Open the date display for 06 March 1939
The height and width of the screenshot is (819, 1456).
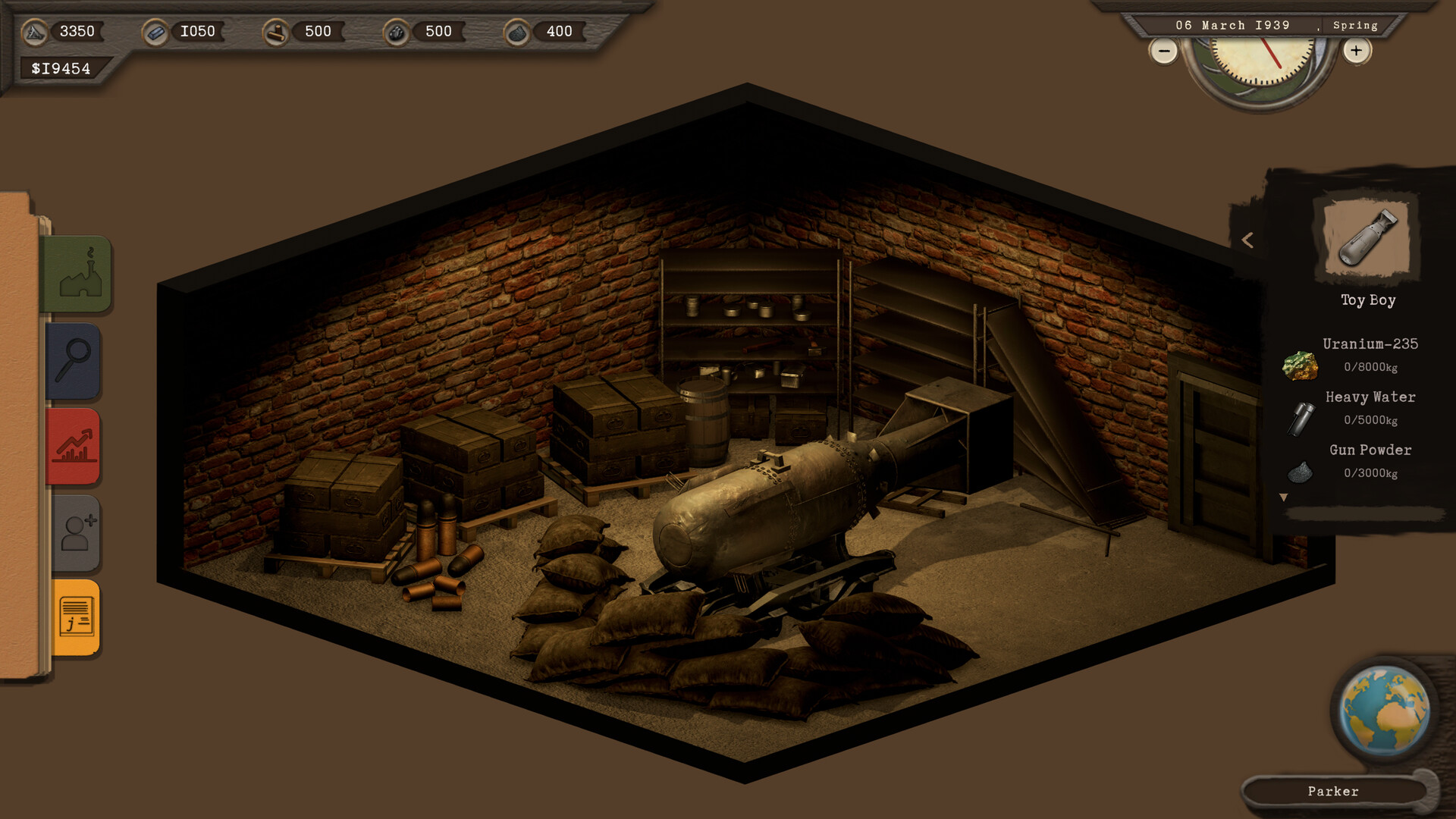[1234, 25]
